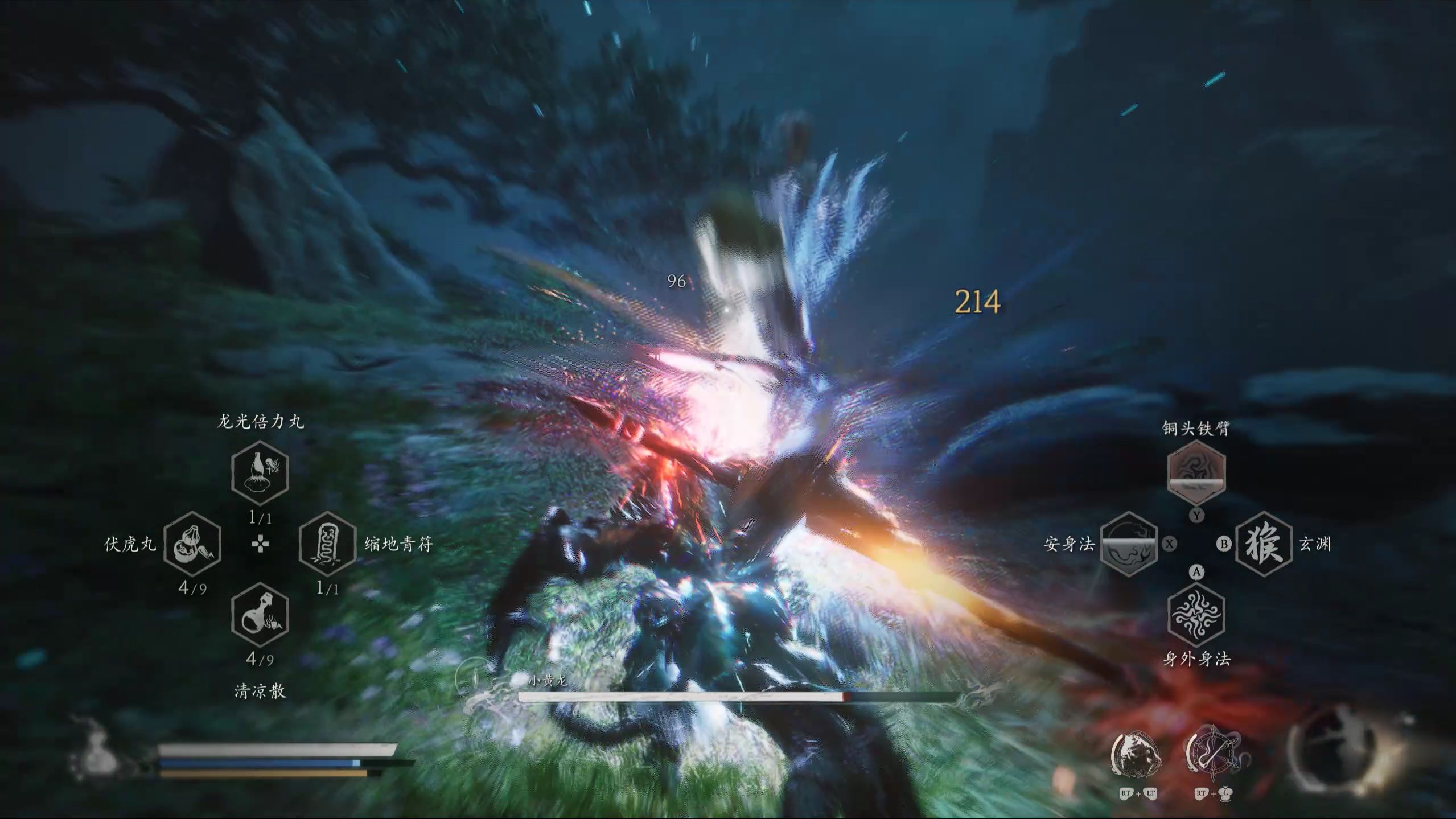Use the 伏虎丸 item slot
Image resolution: width=1456 pixels, height=819 pixels.
coord(192,544)
